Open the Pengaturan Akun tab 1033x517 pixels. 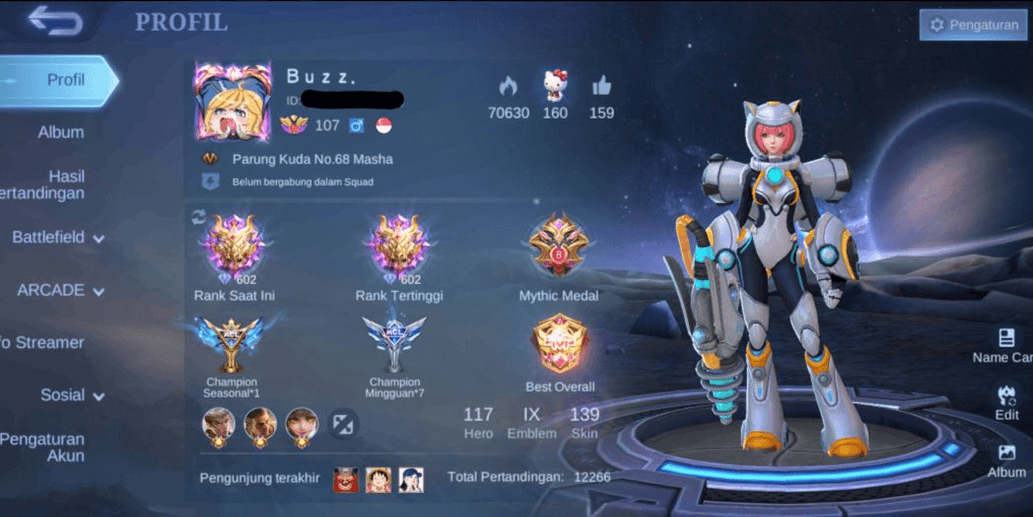point(45,447)
